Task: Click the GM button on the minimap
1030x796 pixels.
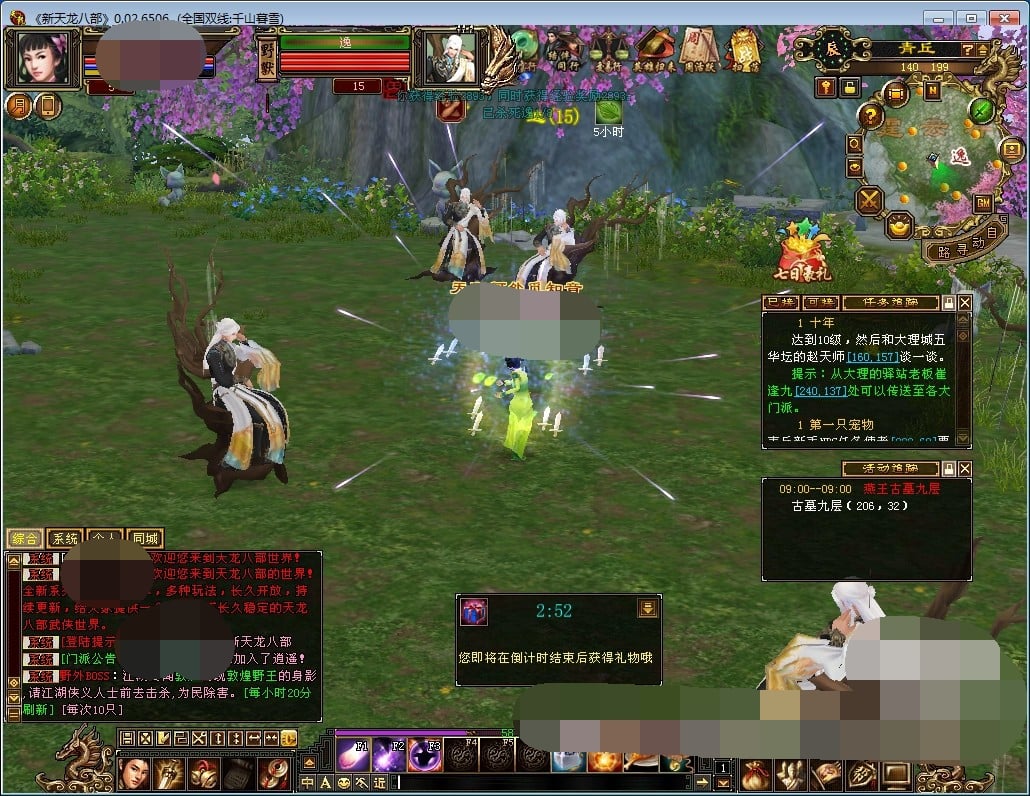Action: point(983,202)
